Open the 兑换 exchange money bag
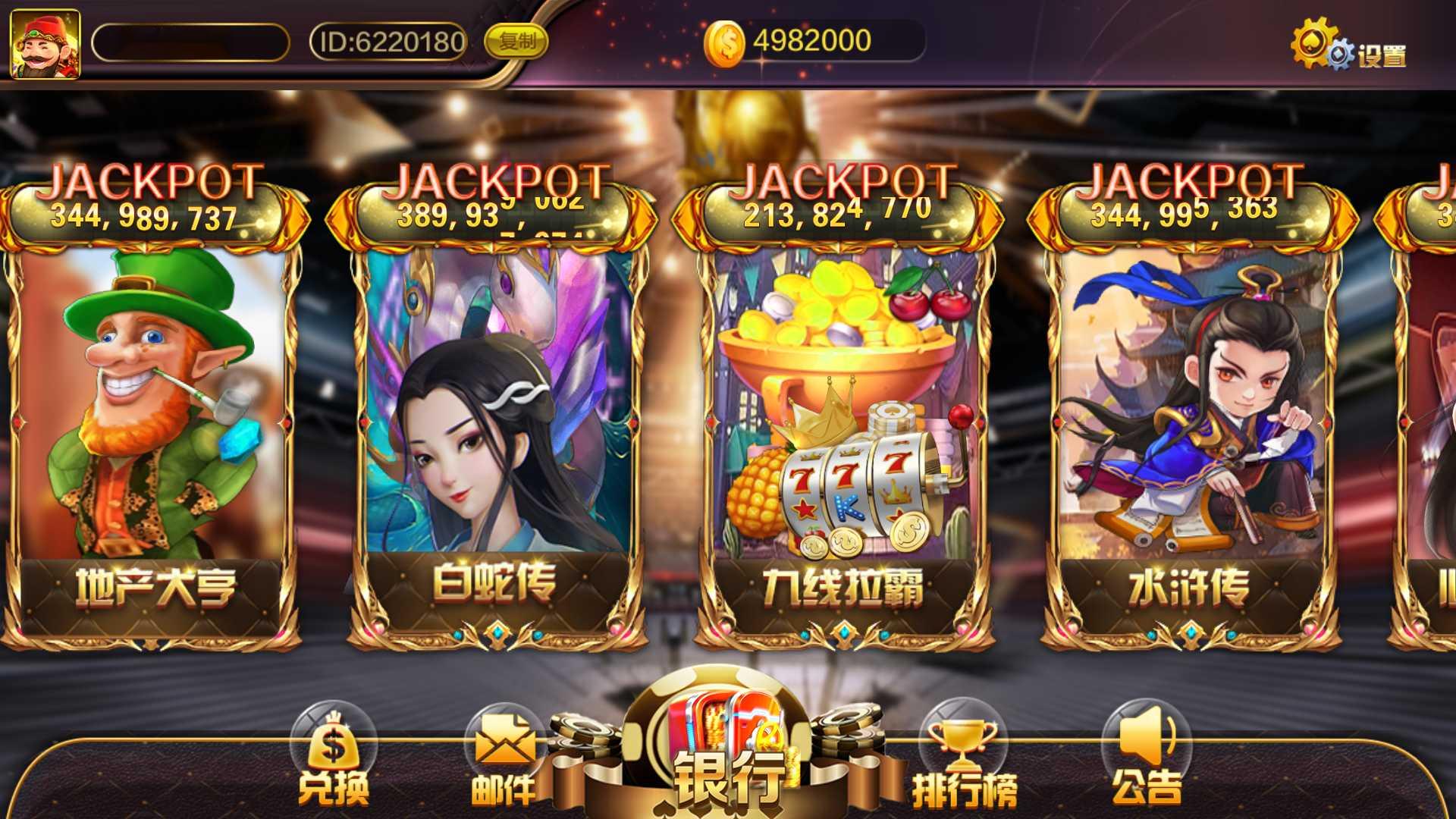 coord(334,758)
